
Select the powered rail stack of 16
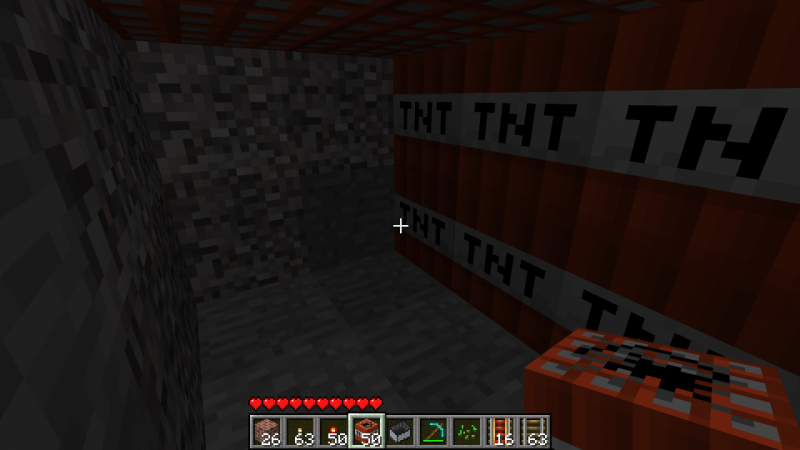pos(499,432)
